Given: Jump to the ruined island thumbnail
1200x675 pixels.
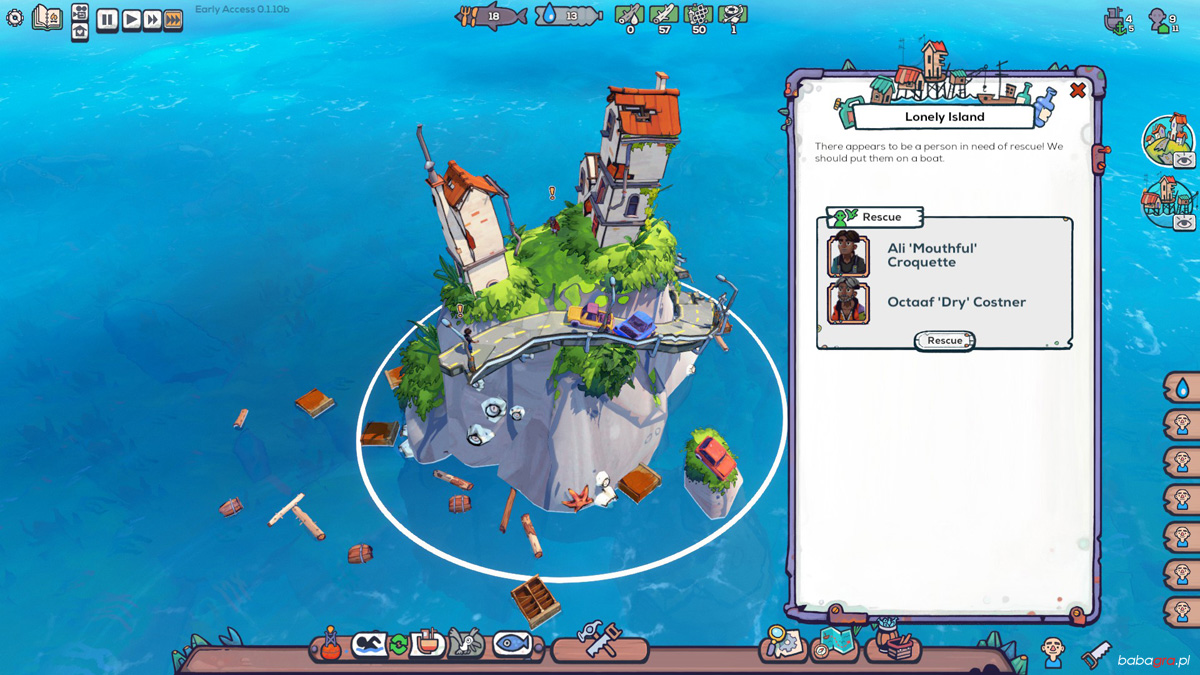Looking at the screenshot, I should tap(1166, 140).
